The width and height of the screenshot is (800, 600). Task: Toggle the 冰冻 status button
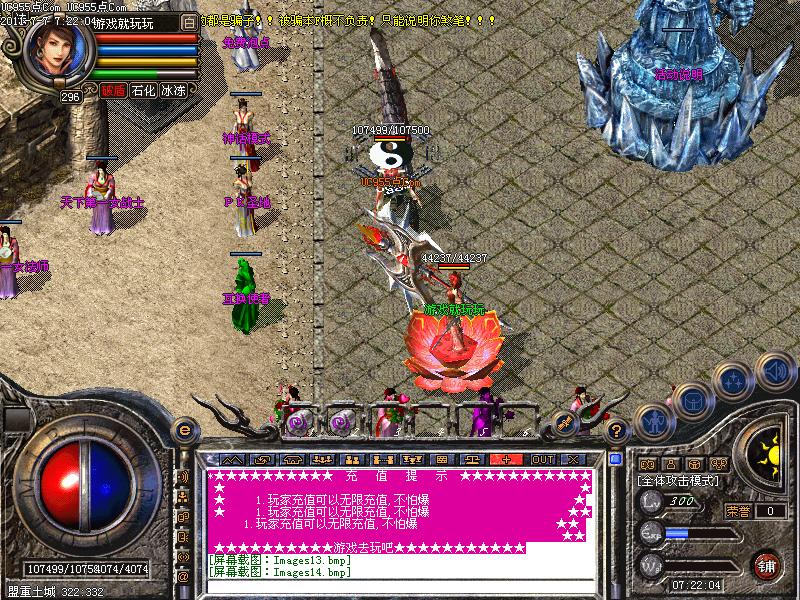[173, 90]
